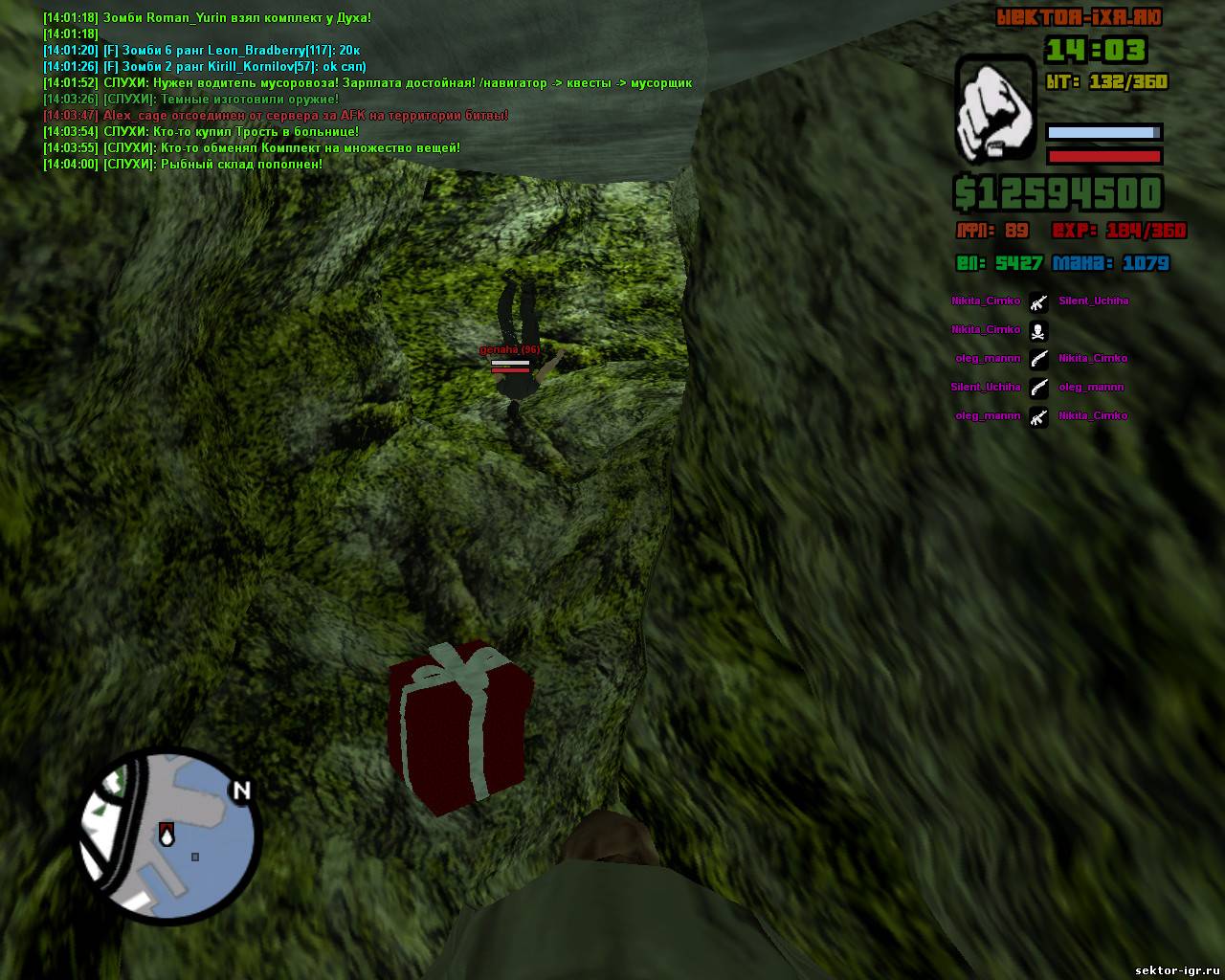The height and width of the screenshot is (980, 1225).
Task: Click the Roman_Yurin zombie chat line
Action: pos(208,17)
